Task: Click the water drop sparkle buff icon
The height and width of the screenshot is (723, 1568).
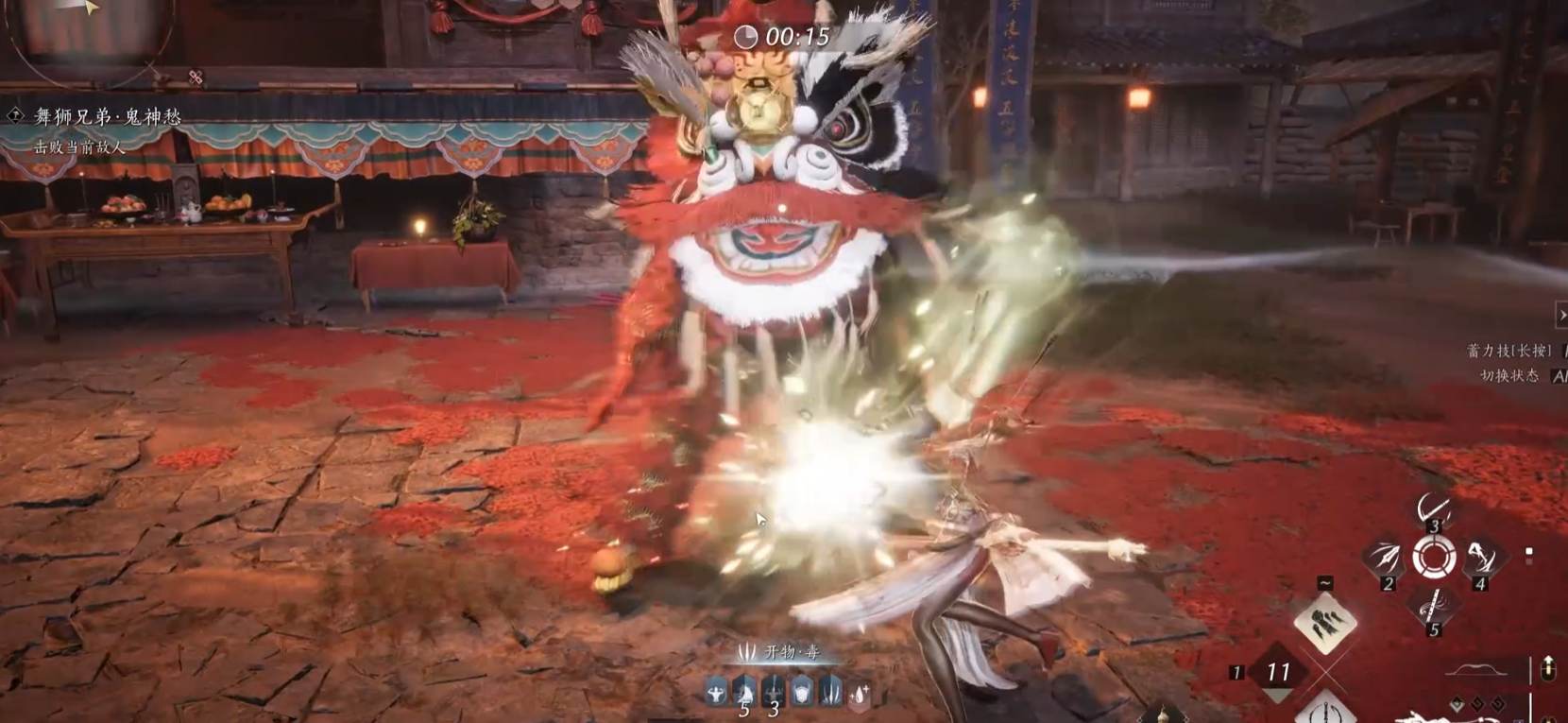Action: click(x=859, y=695)
